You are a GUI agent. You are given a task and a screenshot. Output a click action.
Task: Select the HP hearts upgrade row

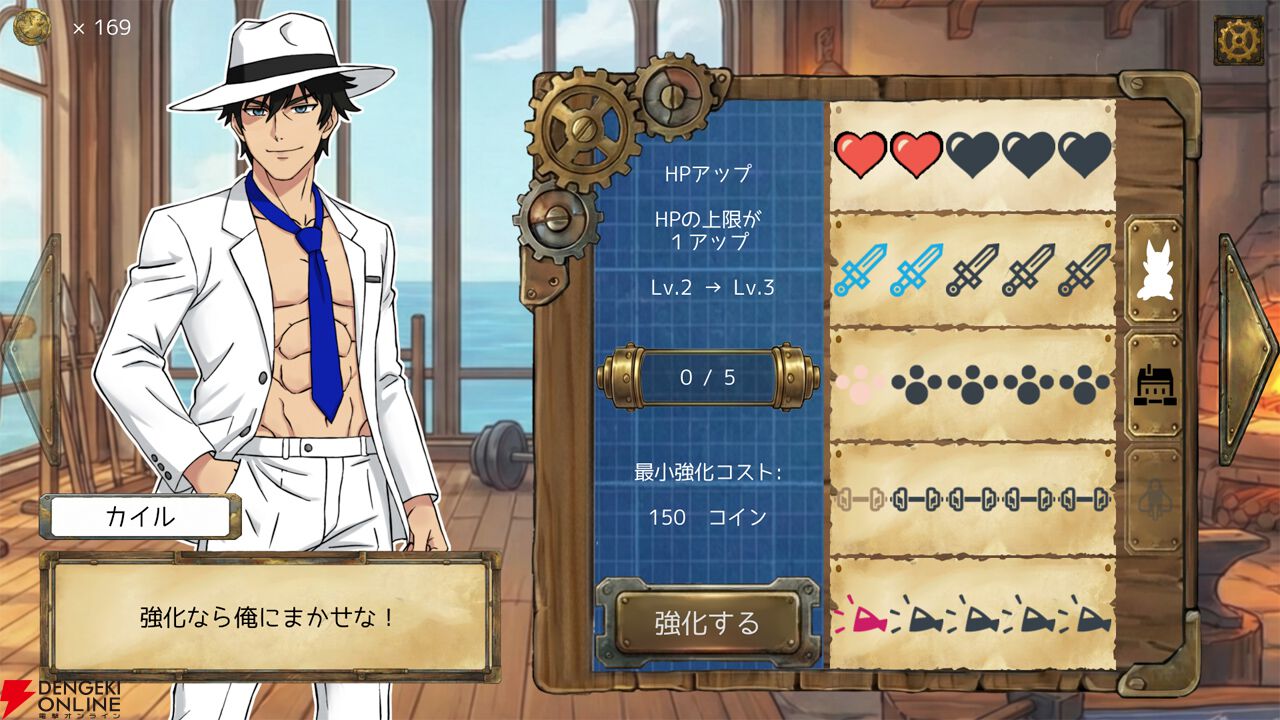(972, 155)
